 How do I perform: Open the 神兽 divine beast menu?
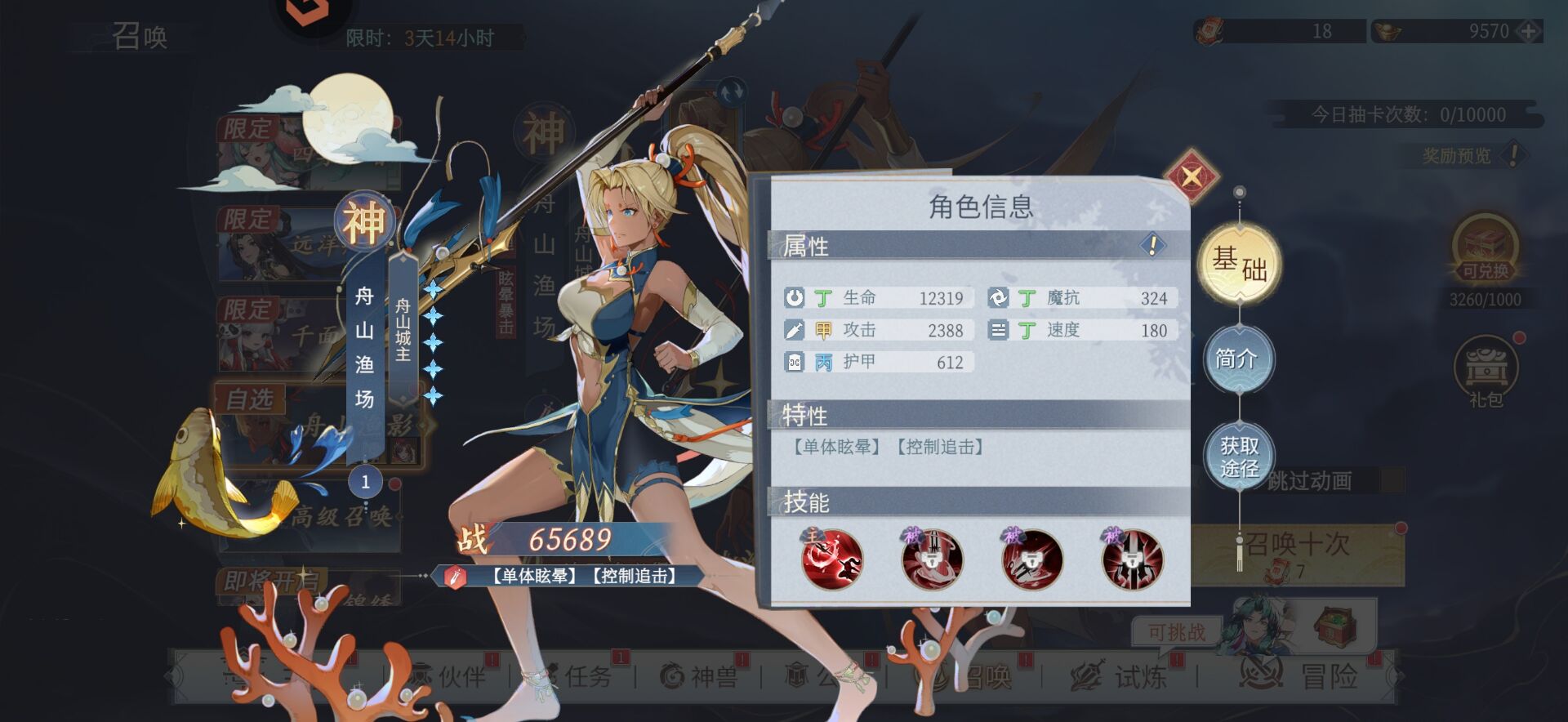[x=699, y=675]
